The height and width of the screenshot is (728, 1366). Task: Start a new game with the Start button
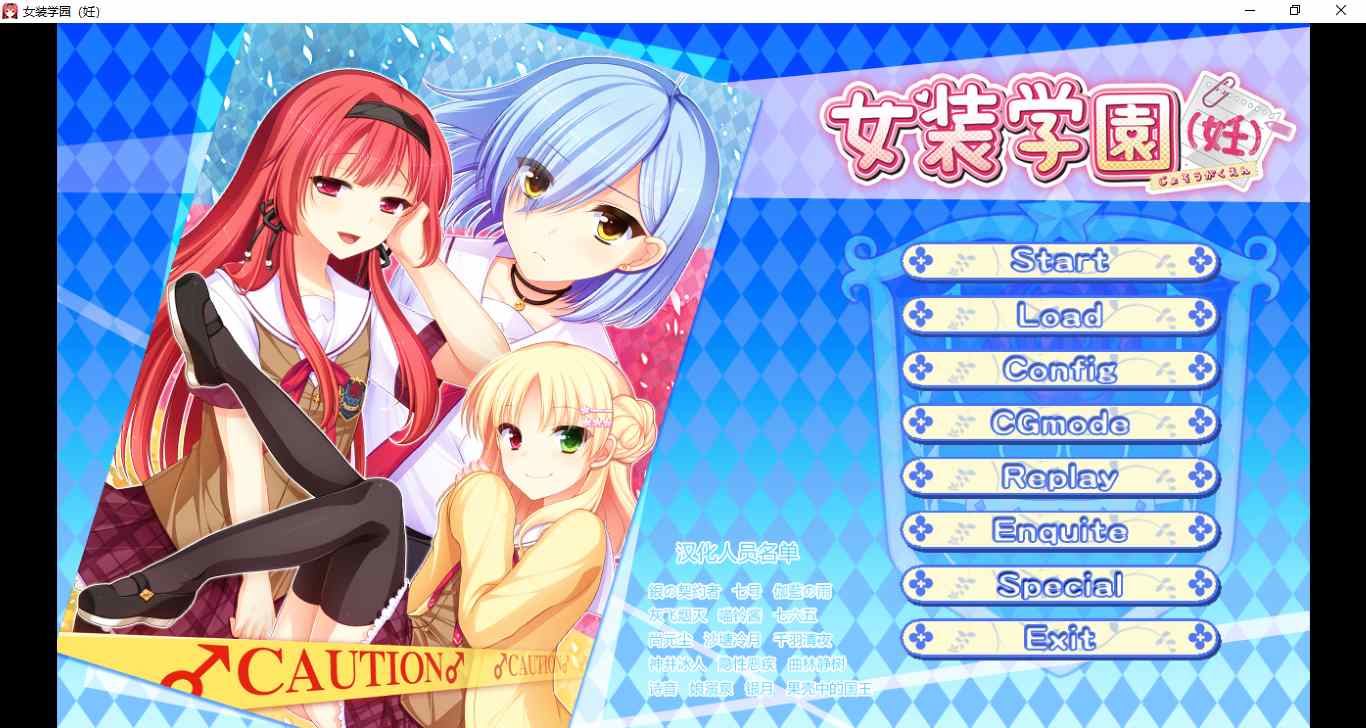click(x=1060, y=261)
